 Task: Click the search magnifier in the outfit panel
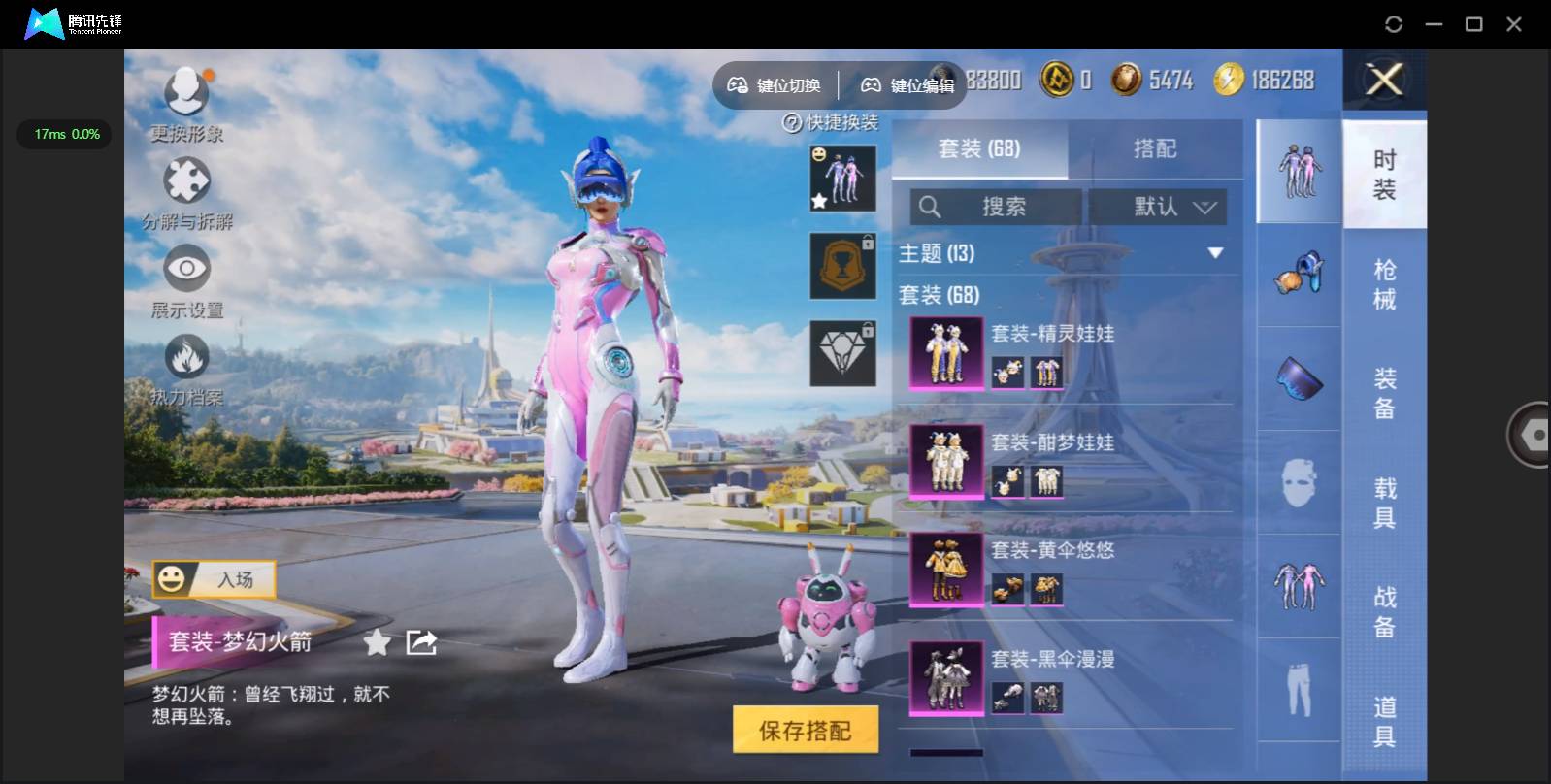(932, 206)
